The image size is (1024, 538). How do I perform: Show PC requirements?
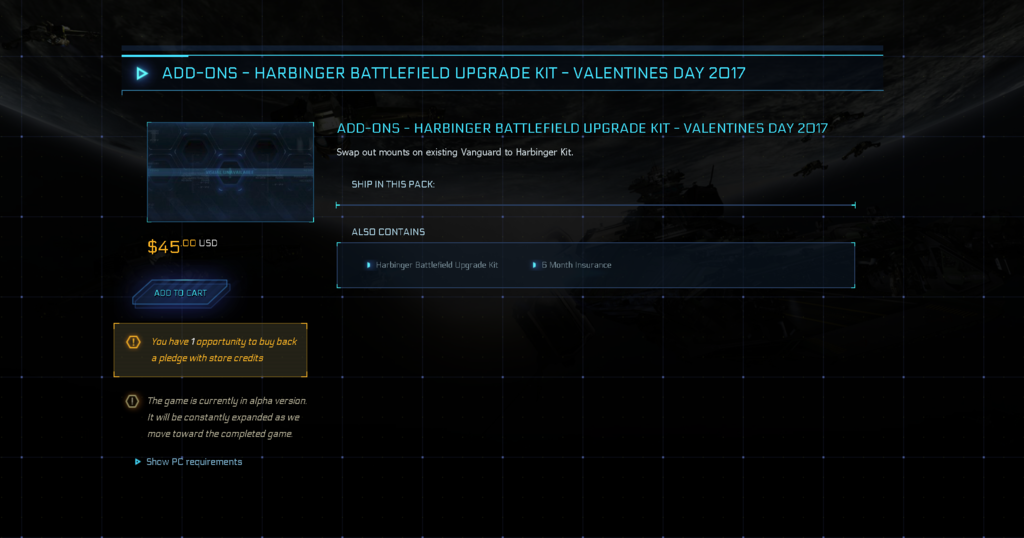[193, 462]
